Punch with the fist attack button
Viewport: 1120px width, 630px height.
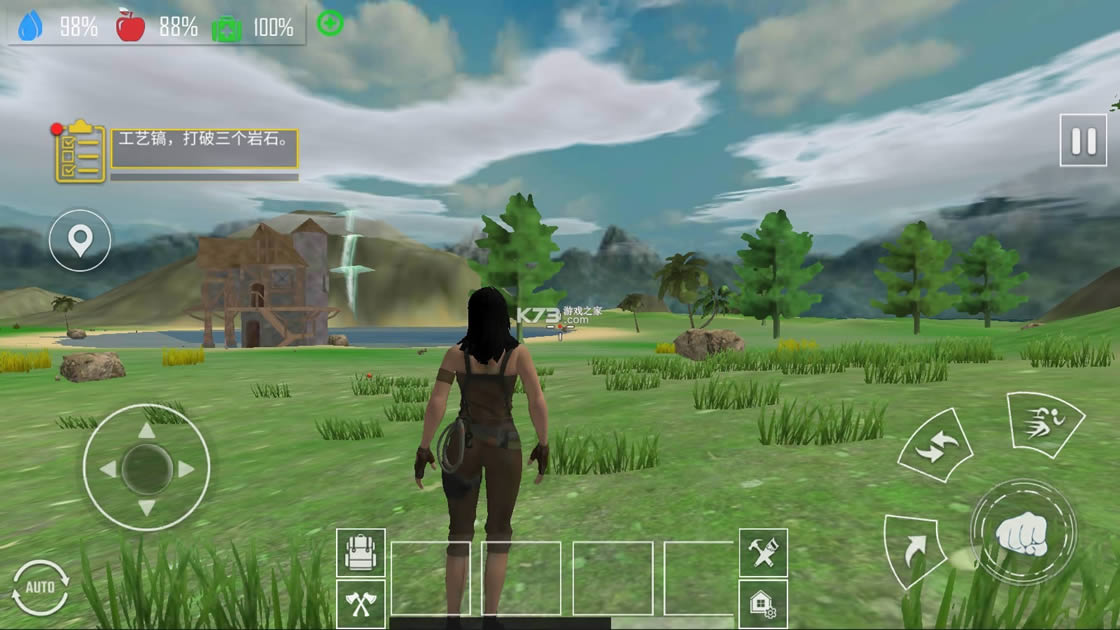coord(1022,532)
